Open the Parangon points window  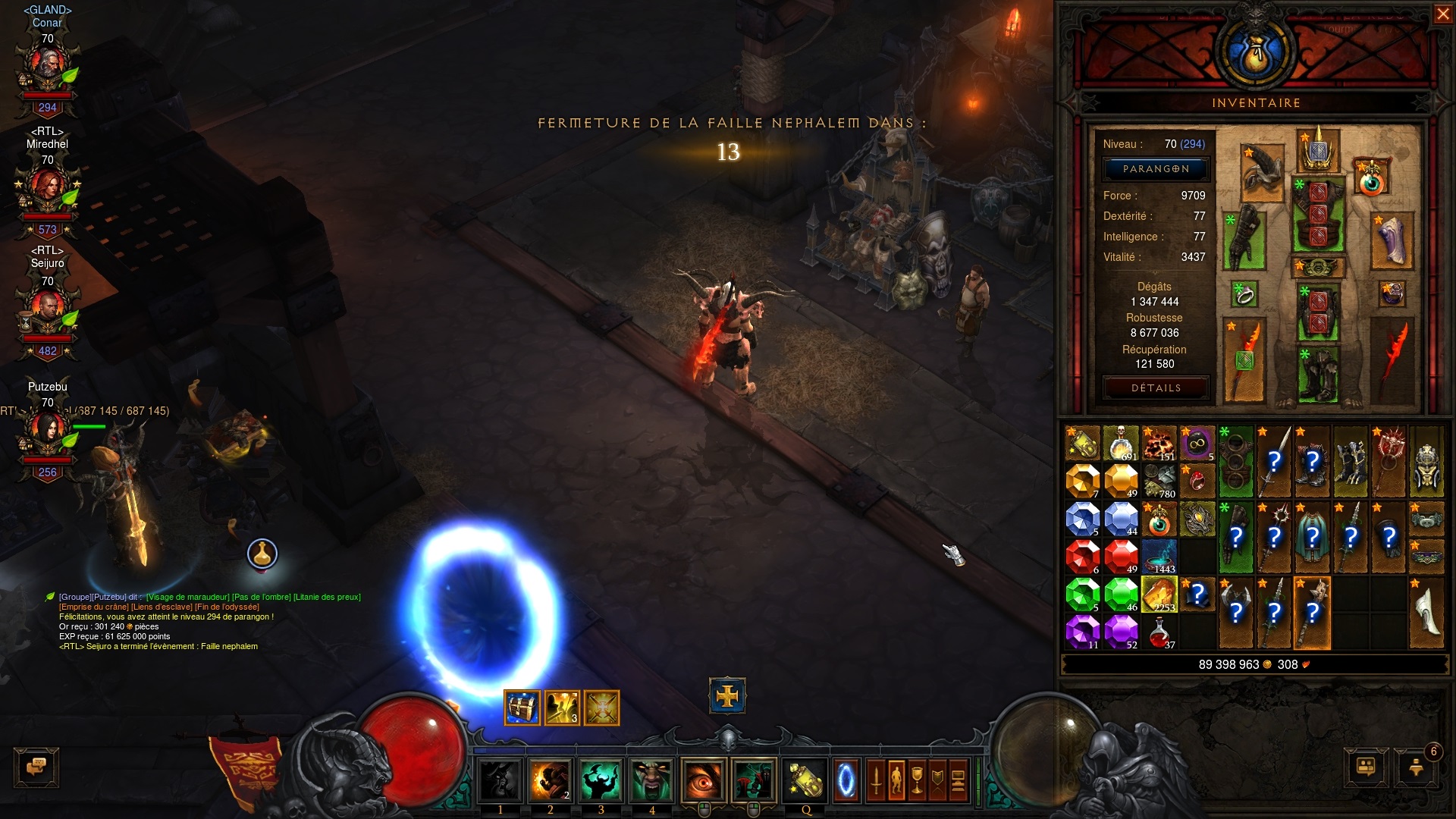click(x=1156, y=169)
